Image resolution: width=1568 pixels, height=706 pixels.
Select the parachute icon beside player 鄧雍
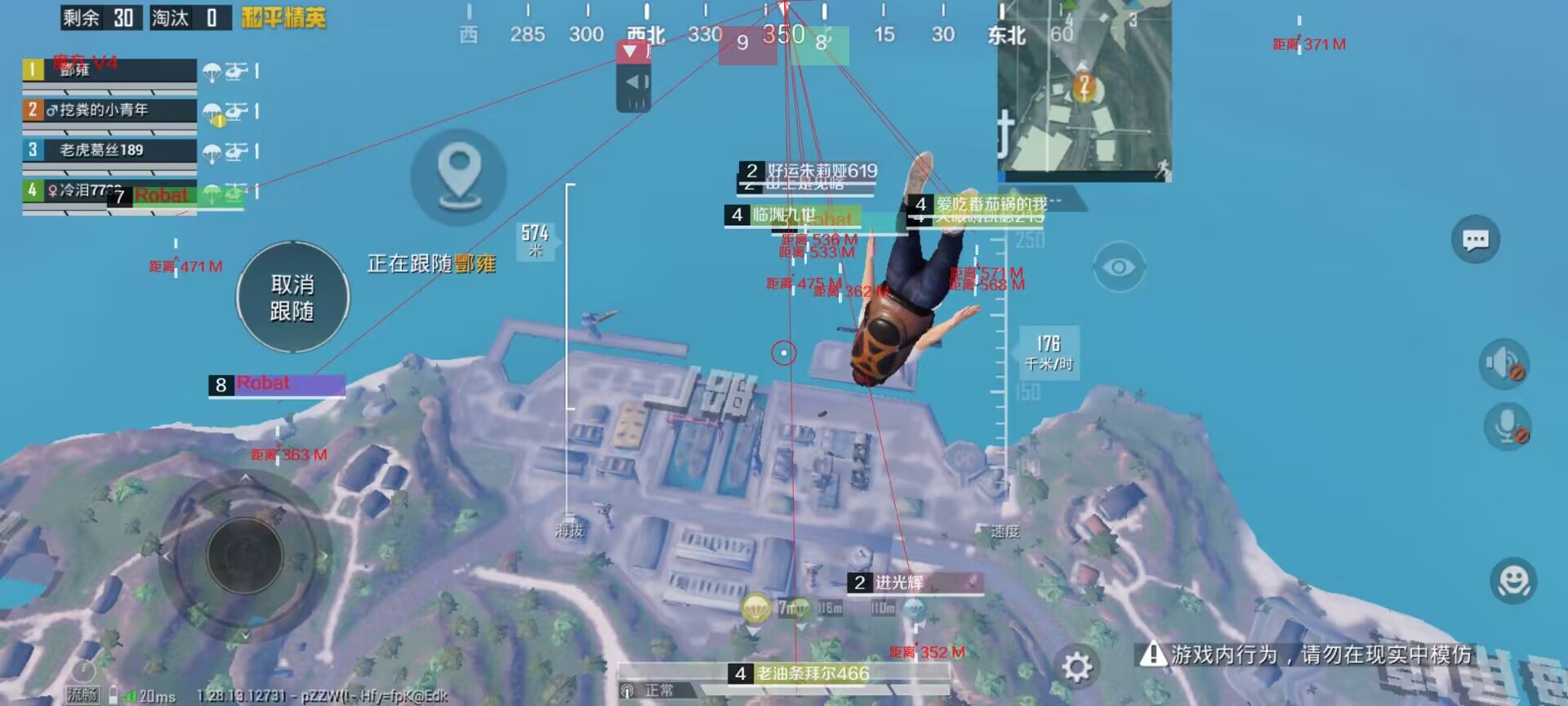pos(213,72)
